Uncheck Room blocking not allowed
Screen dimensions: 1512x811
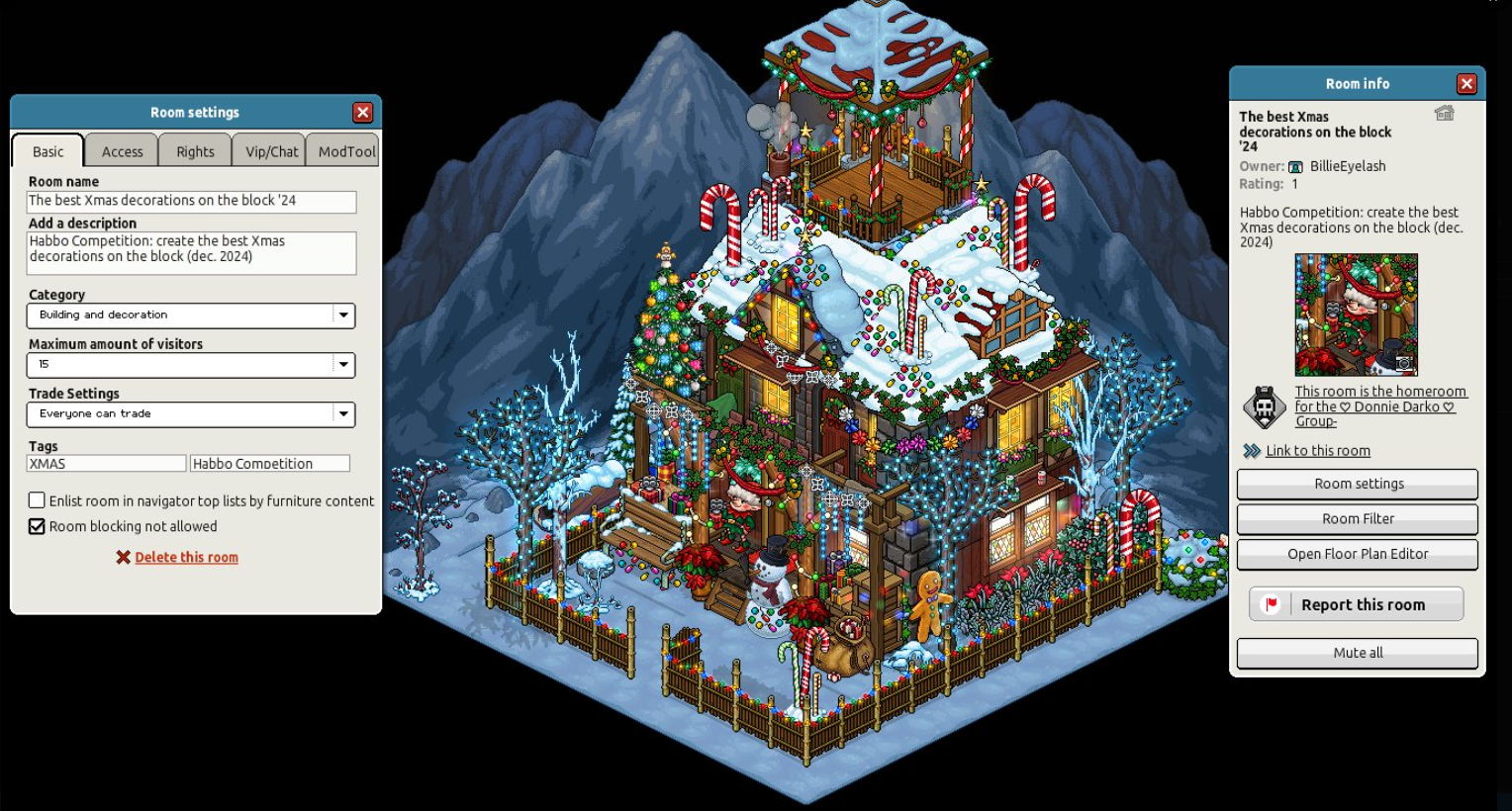[37, 526]
